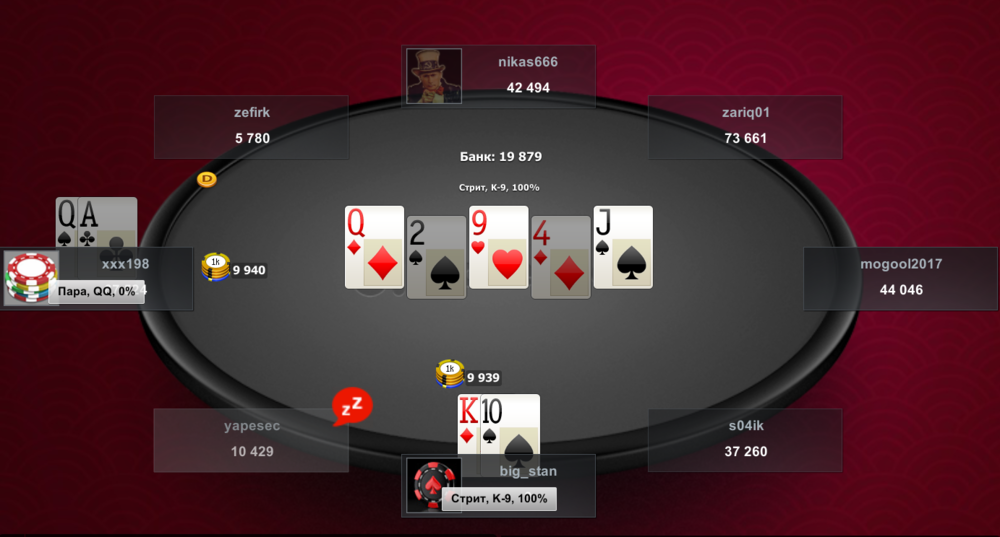Click xxx198's chip stack avatar
This screenshot has width=1000, height=537.
pos(31,278)
